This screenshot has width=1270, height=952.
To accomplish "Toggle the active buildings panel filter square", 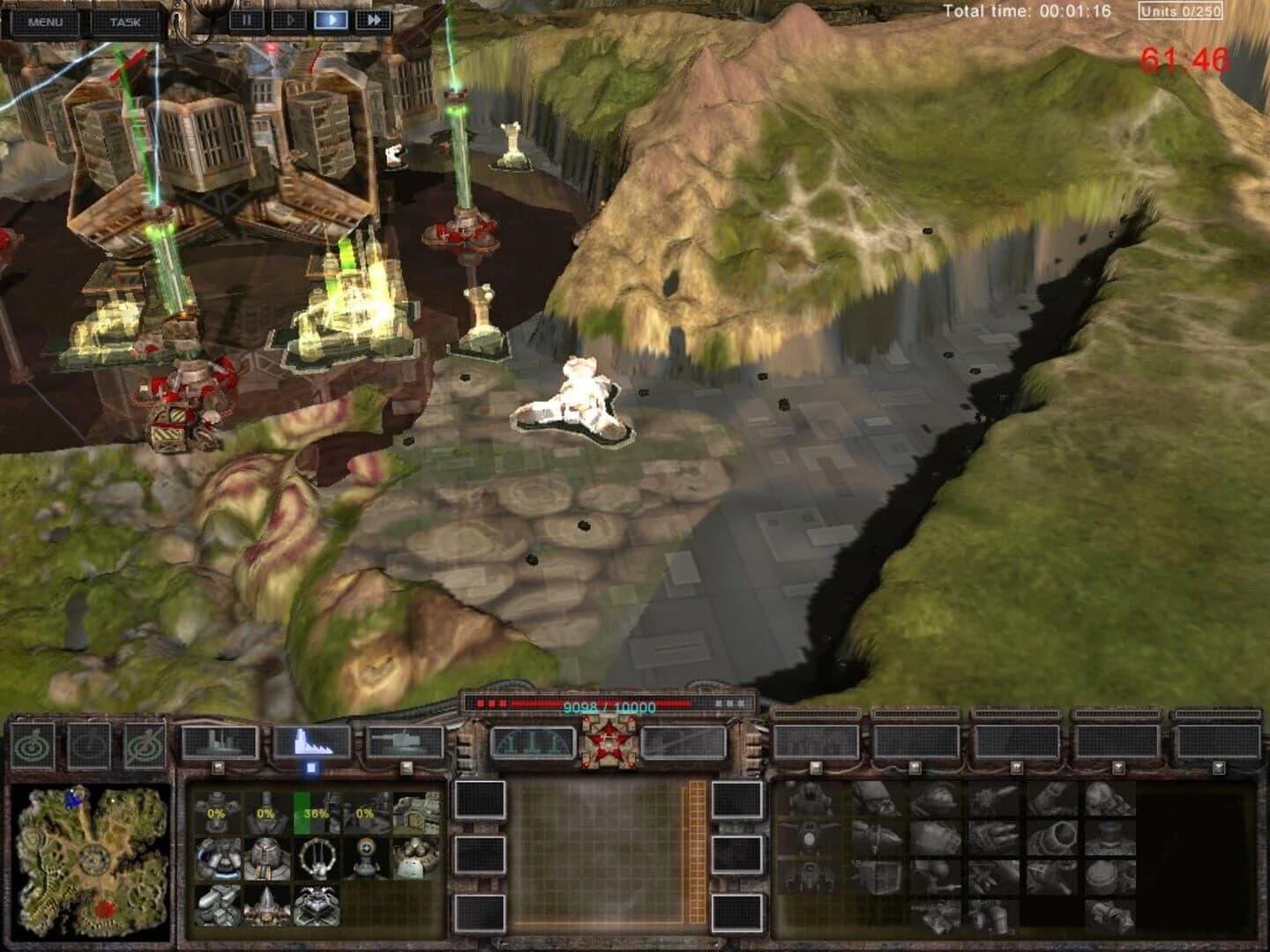I will [313, 769].
